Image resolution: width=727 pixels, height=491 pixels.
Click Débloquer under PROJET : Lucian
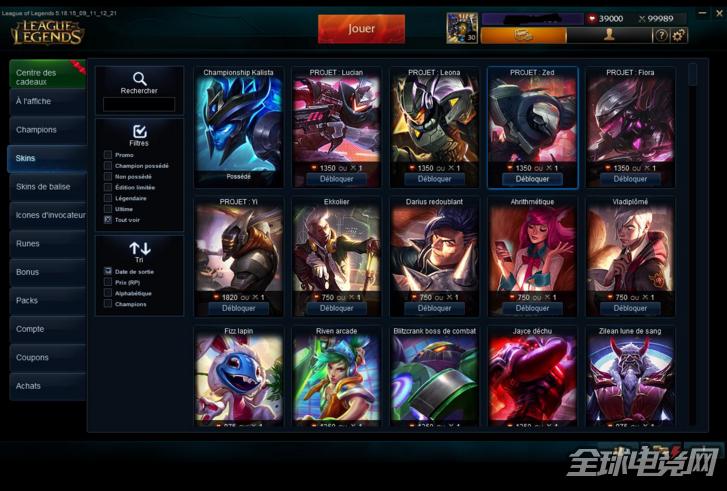336,180
